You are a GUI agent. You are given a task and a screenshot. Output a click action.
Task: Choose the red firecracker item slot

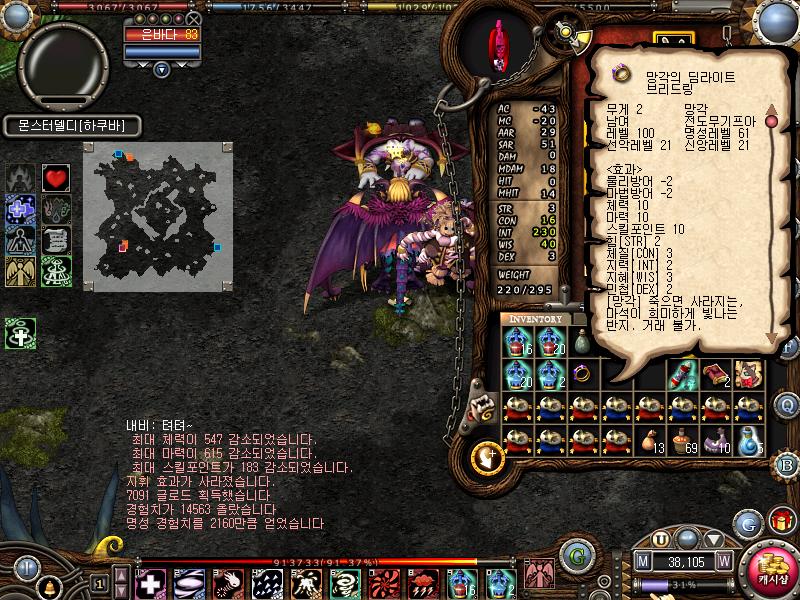pos(683,374)
